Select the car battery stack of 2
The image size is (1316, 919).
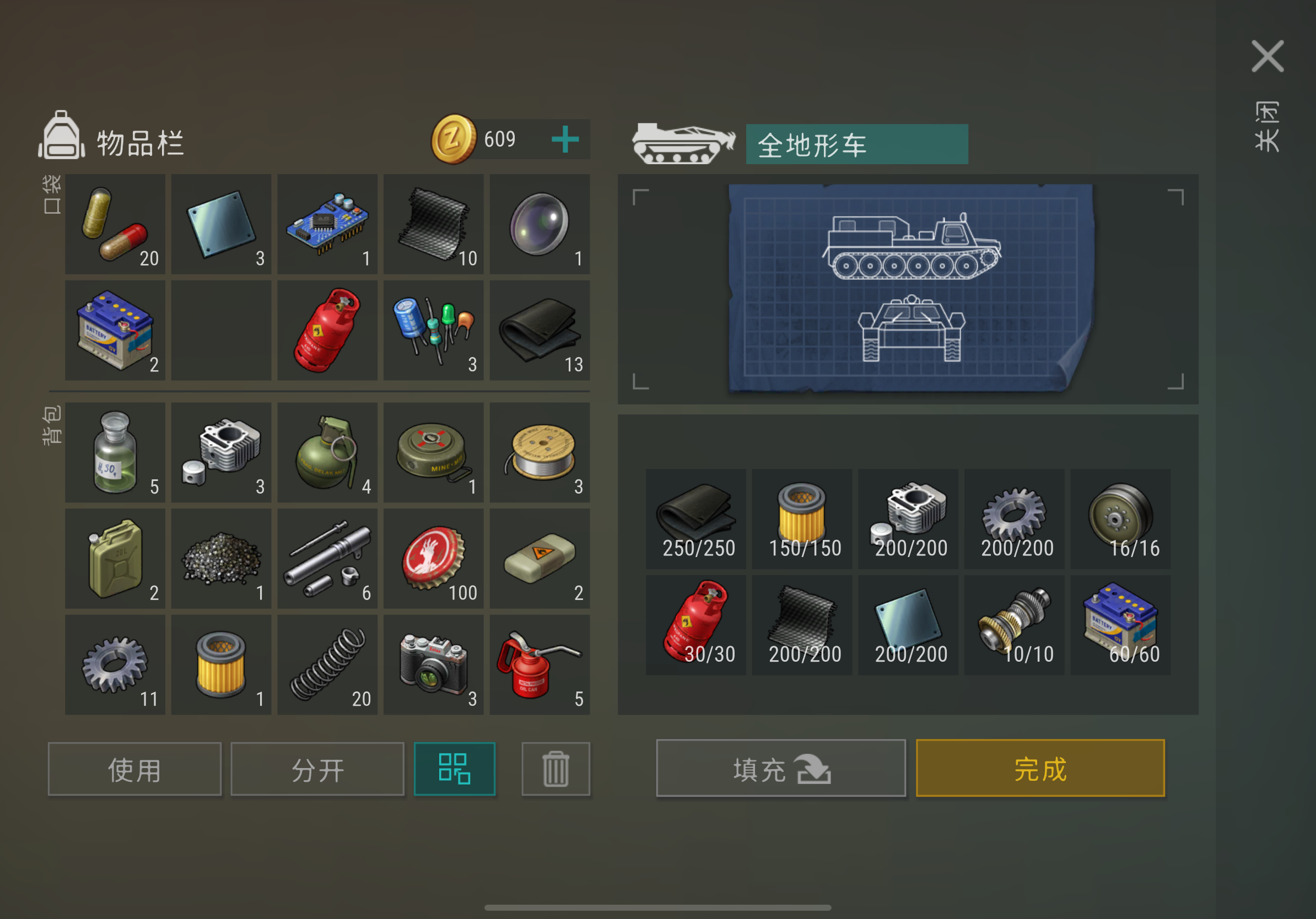pos(115,331)
